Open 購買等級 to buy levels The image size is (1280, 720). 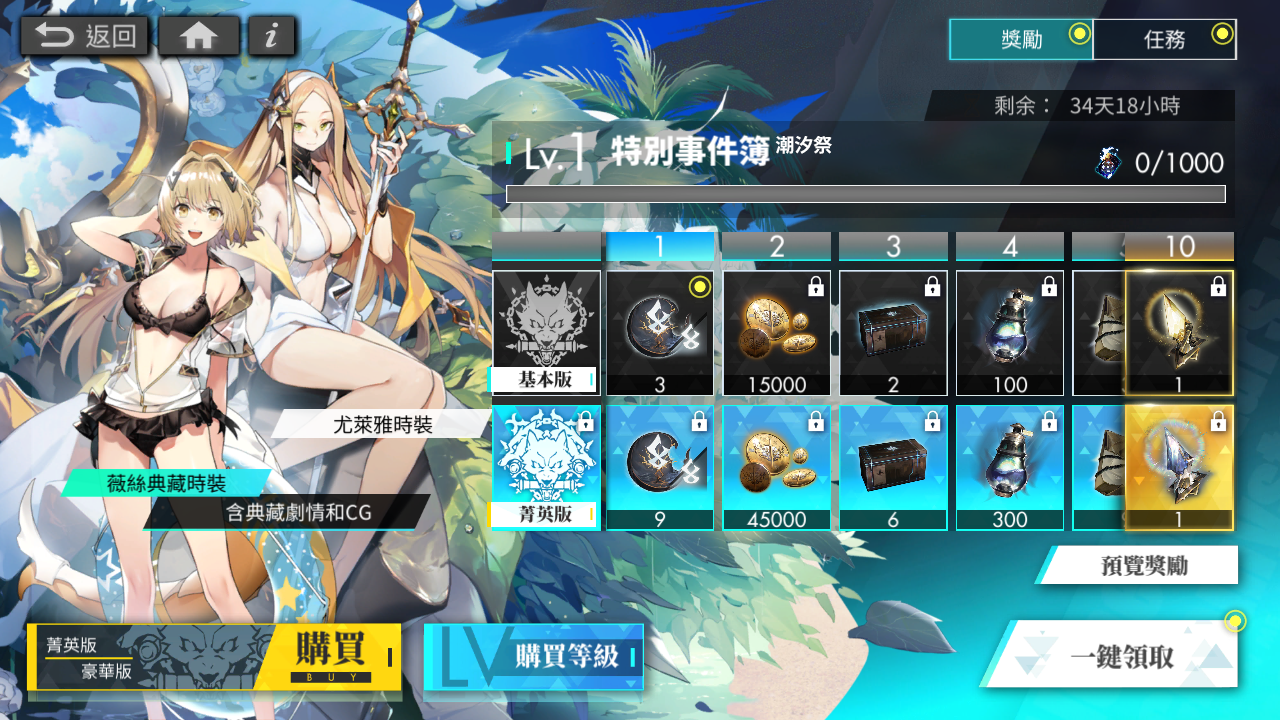(534, 657)
